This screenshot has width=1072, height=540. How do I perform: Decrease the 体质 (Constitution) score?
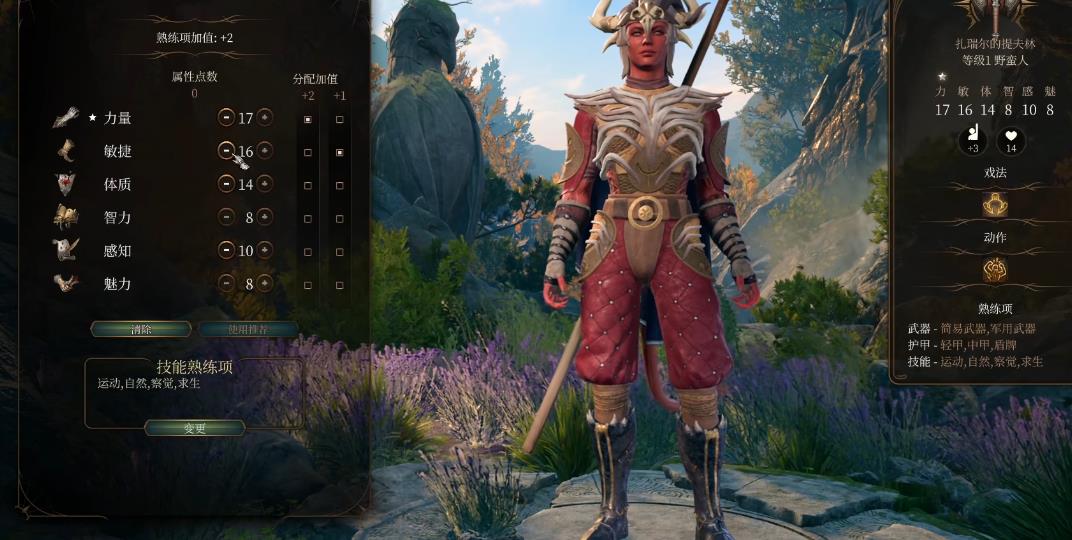point(226,184)
